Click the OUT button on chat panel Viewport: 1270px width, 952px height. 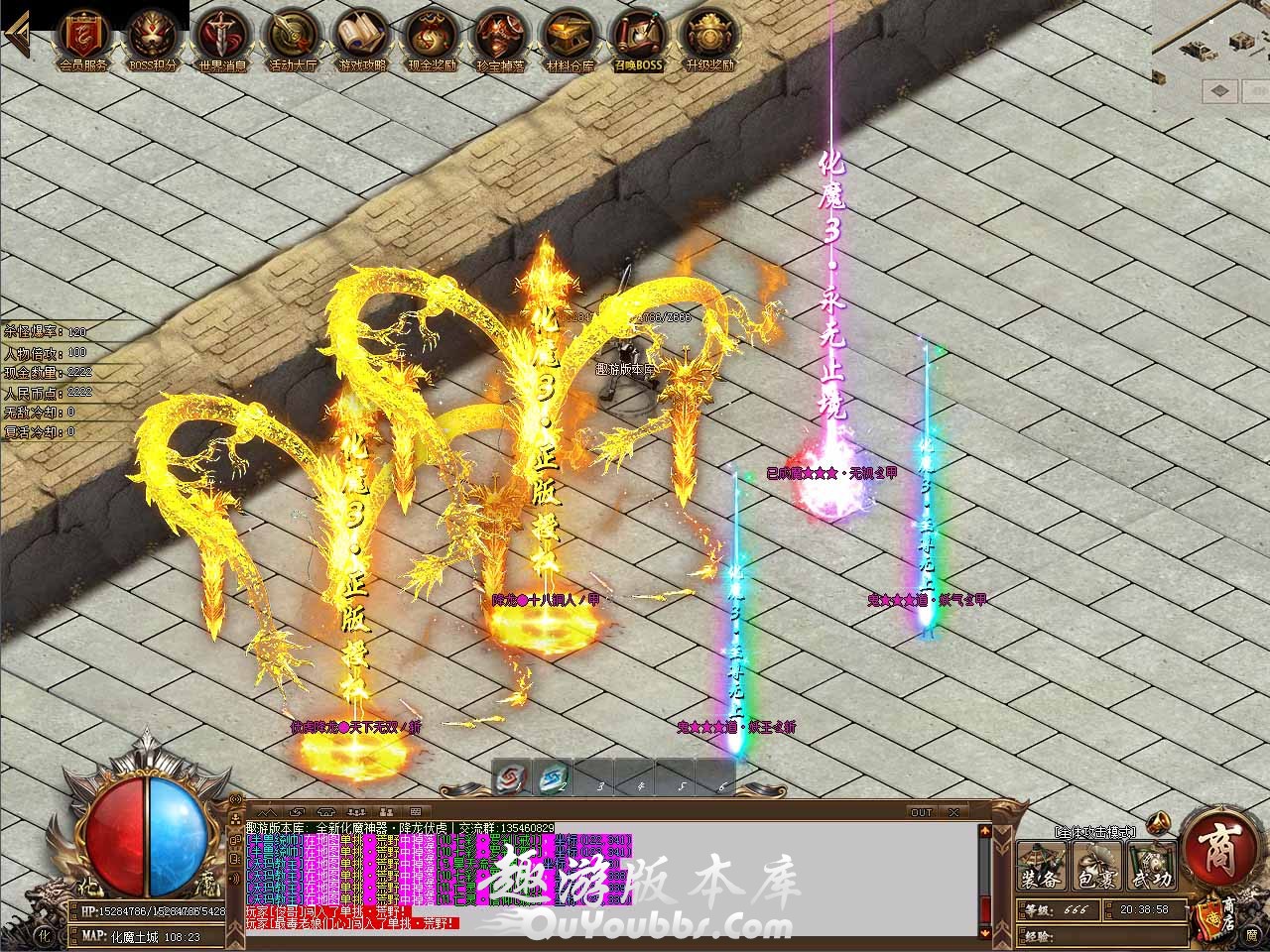(922, 812)
